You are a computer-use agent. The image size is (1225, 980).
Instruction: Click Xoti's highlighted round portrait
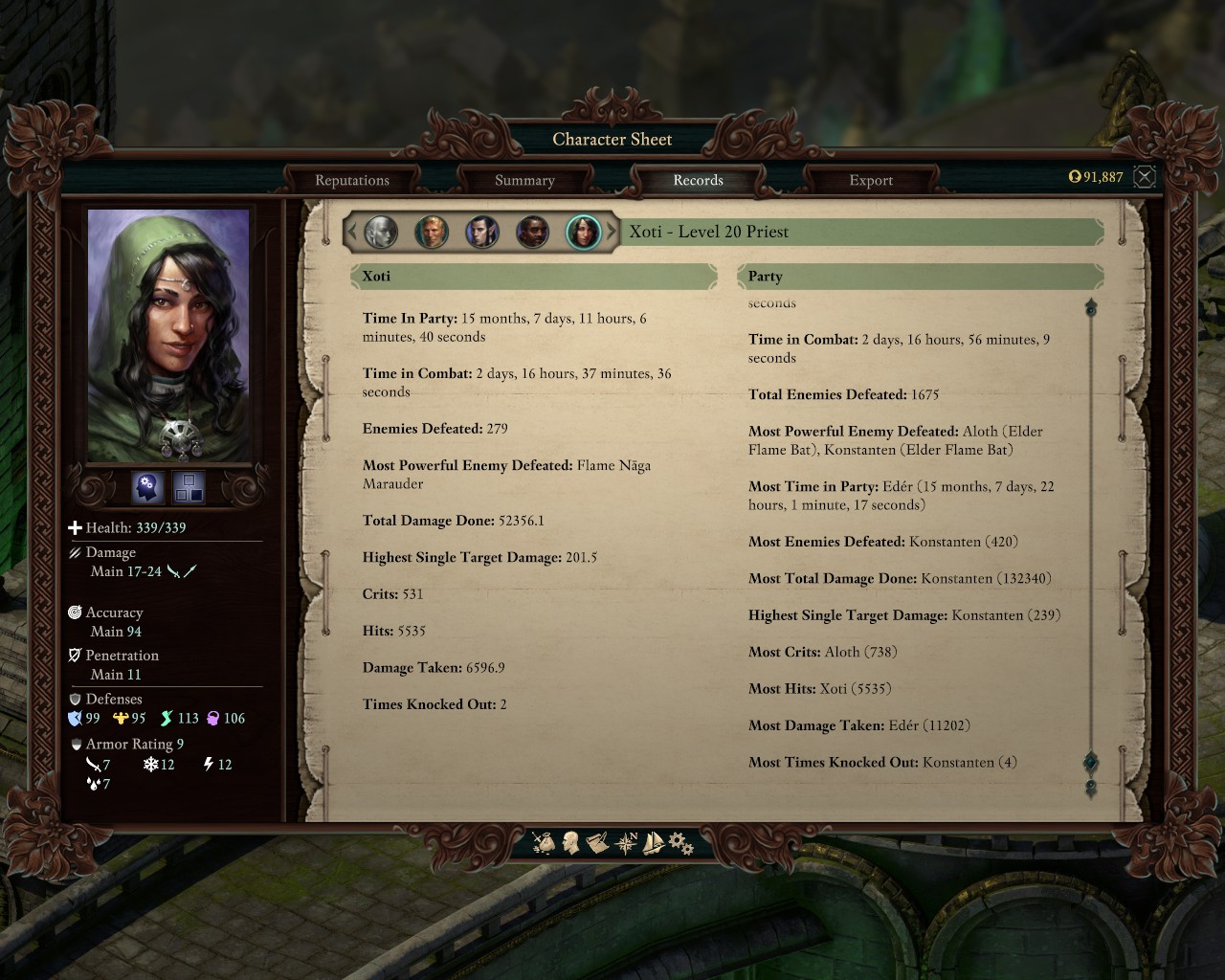583,232
